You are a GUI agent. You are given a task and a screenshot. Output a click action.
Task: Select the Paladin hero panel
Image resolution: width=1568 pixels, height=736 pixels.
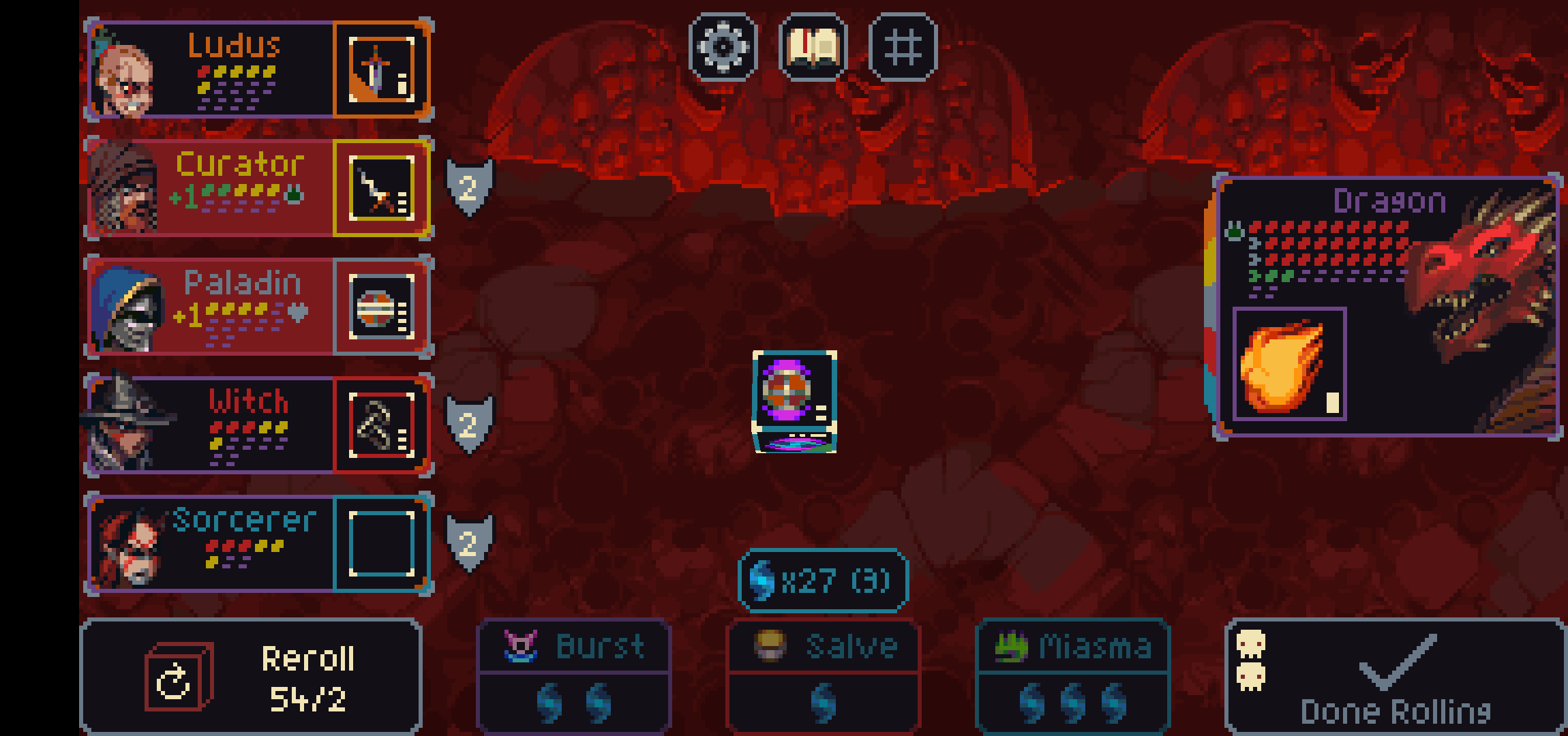click(x=211, y=307)
